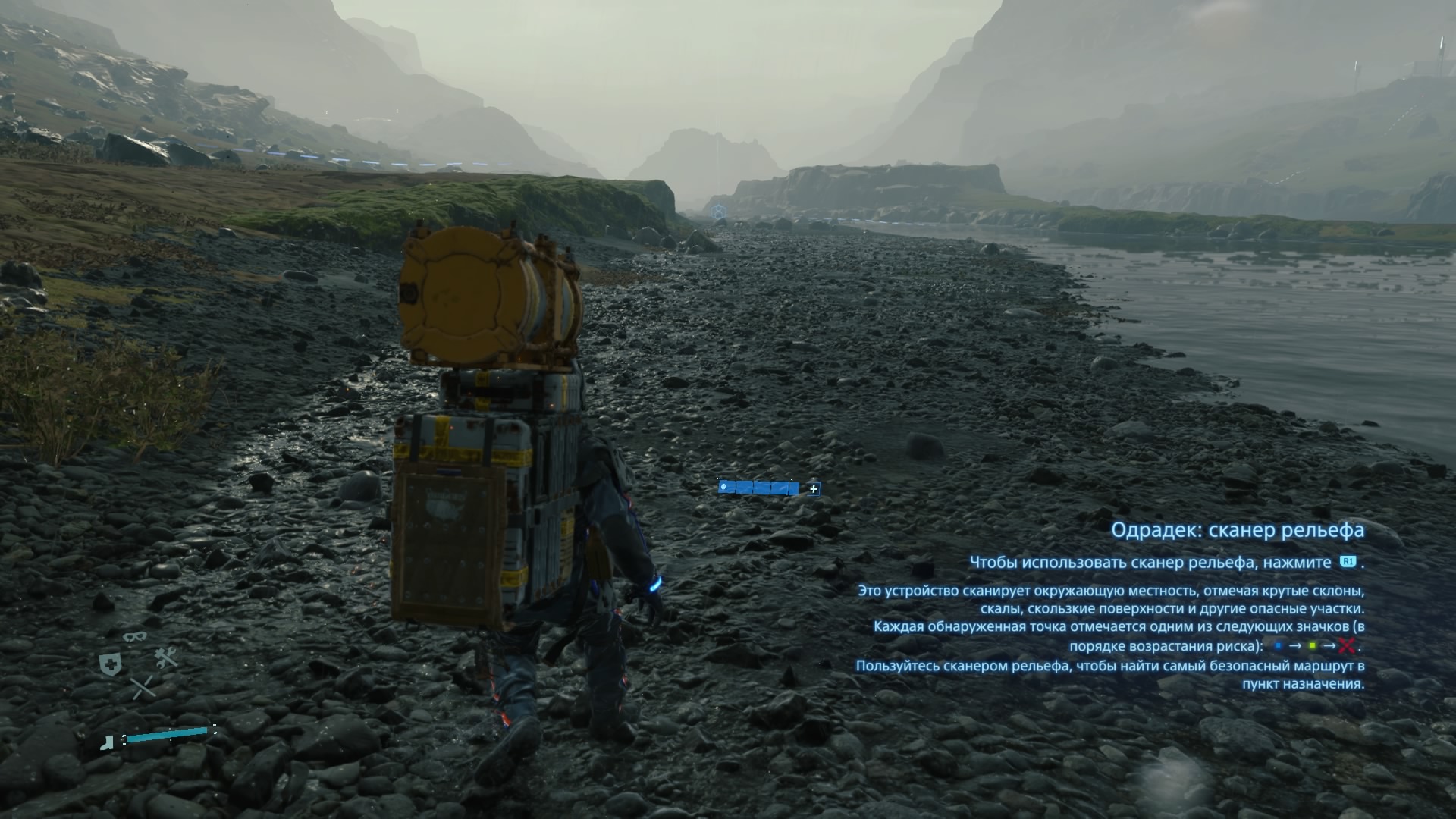Open the hammer and wrench tools shortcut
The image size is (1456, 819).
point(166,657)
